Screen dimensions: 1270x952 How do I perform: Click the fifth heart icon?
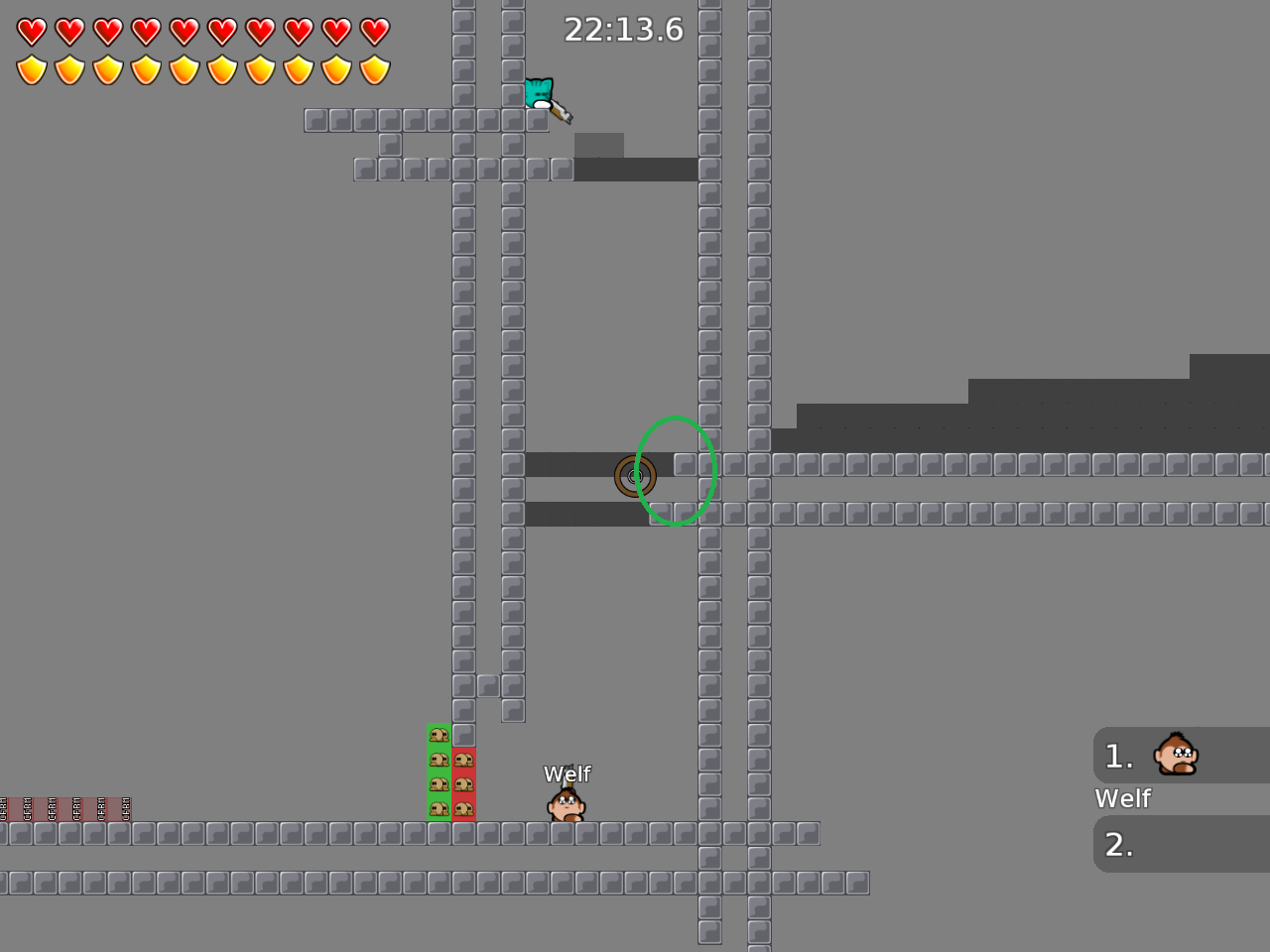click(x=185, y=31)
